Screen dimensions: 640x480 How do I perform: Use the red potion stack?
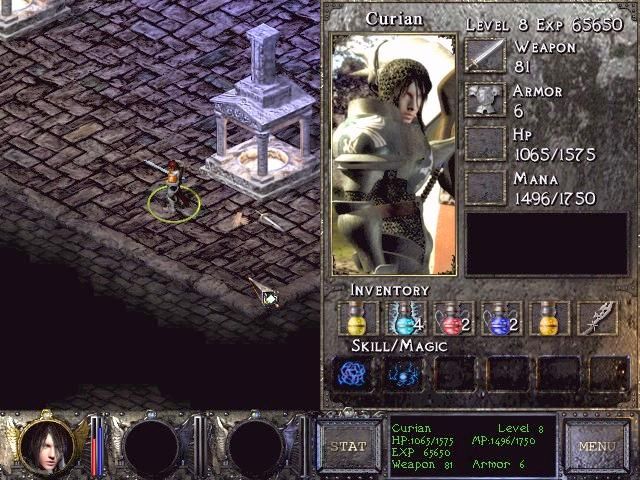(x=454, y=319)
